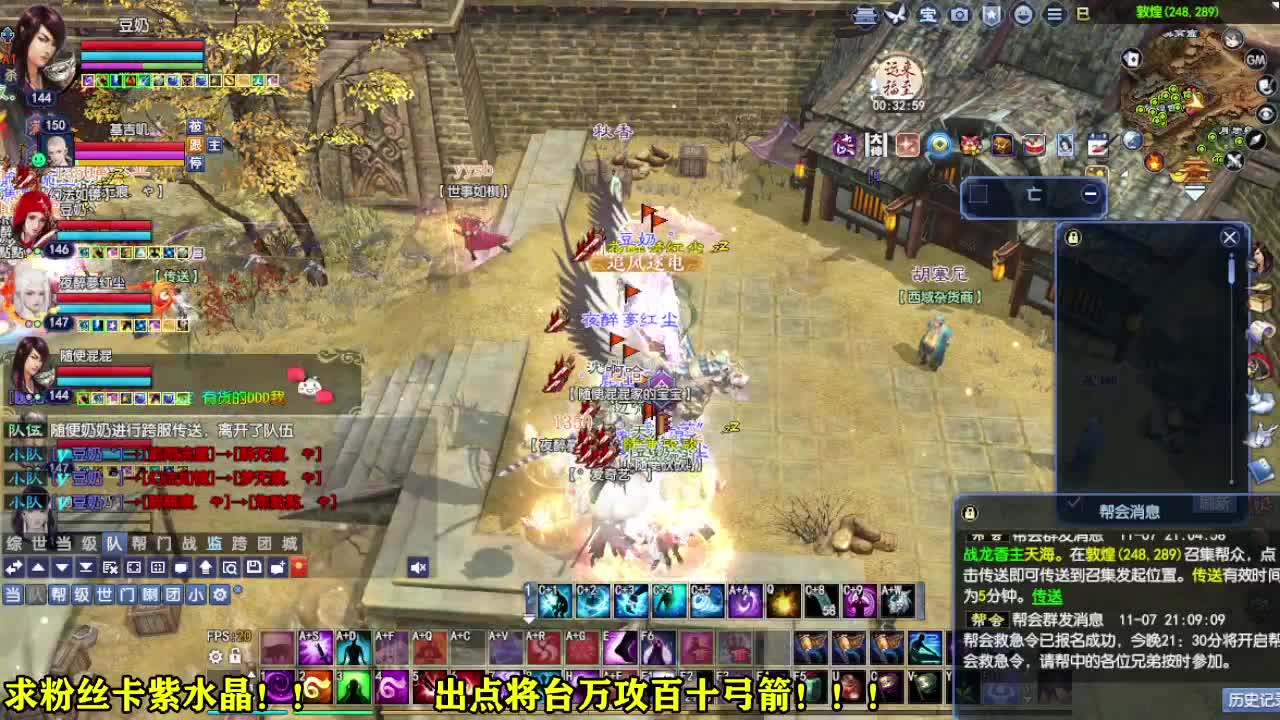The width and height of the screenshot is (1280, 720).
Task: Open the new chat bubble icon
Action: coord(276,566)
